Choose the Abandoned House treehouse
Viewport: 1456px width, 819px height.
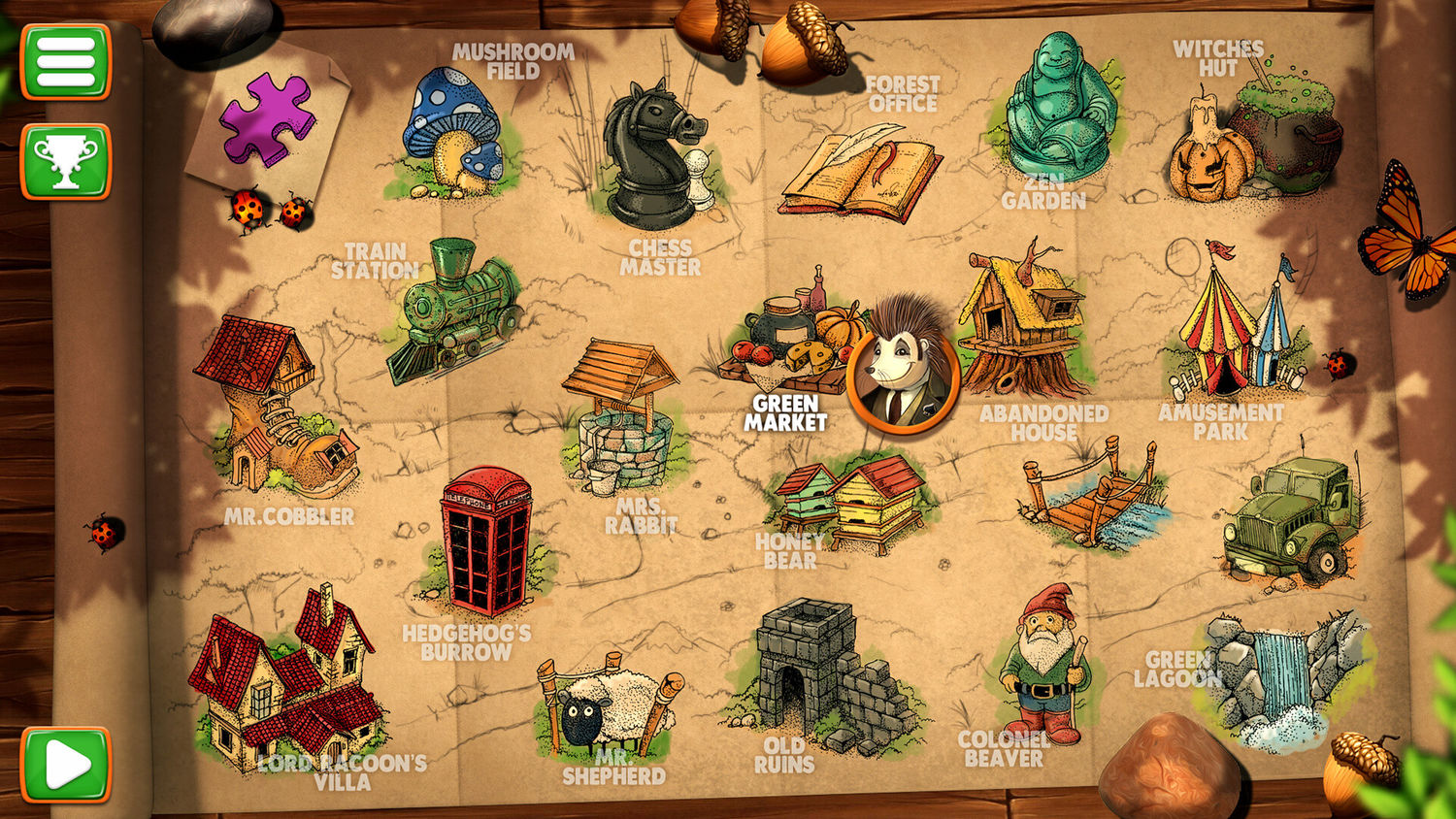pos(1024,325)
